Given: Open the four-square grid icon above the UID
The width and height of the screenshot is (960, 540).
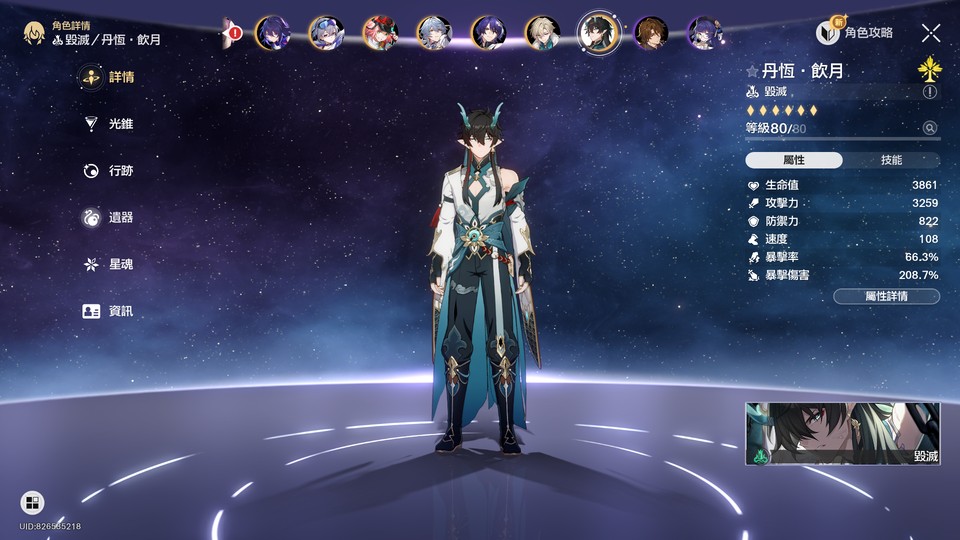Looking at the screenshot, I should click(32, 503).
